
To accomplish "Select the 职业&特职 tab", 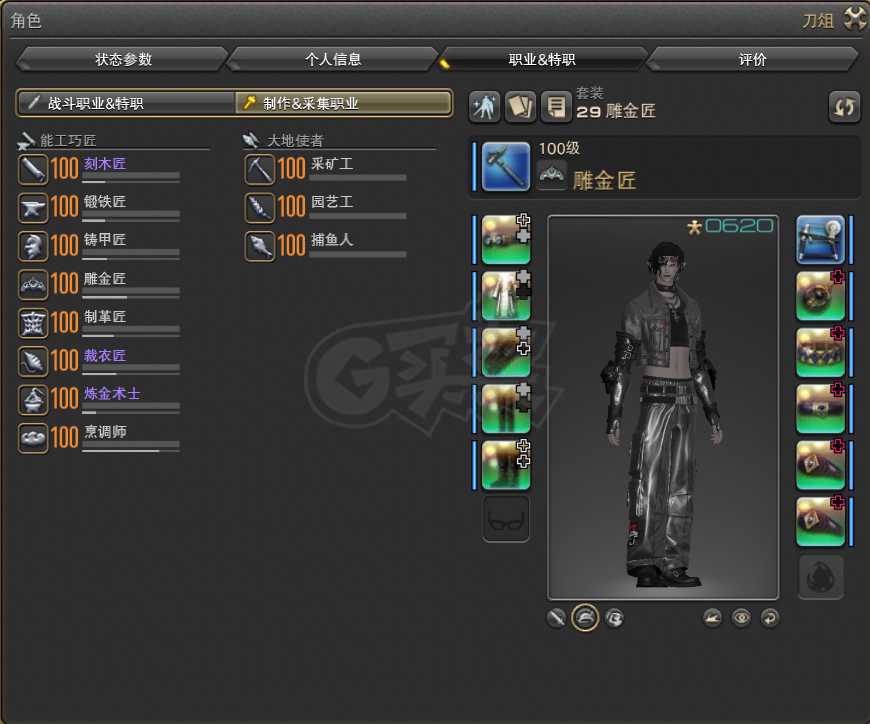I will coord(542,59).
